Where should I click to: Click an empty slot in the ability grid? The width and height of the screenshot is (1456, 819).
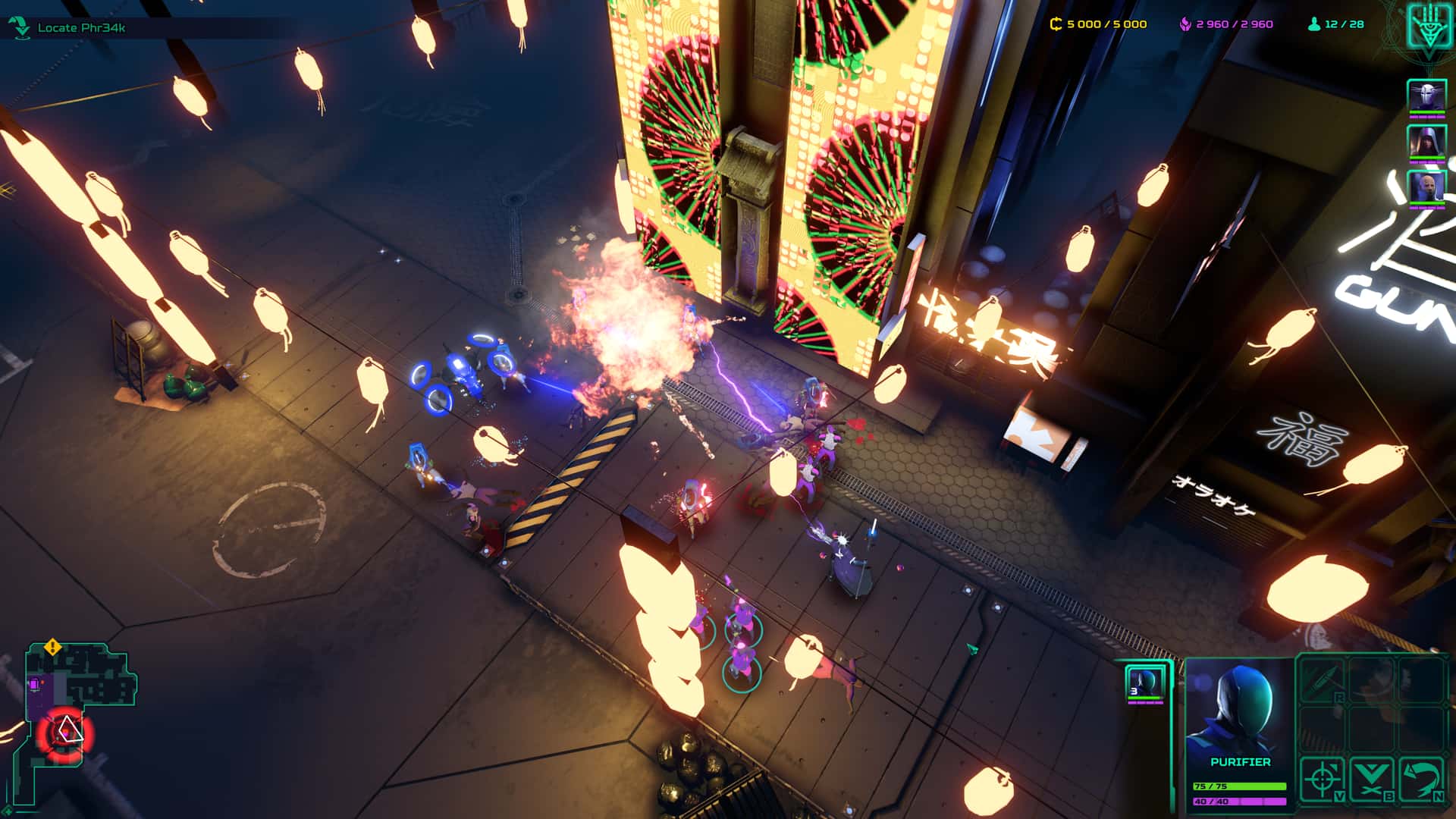tap(1372, 728)
